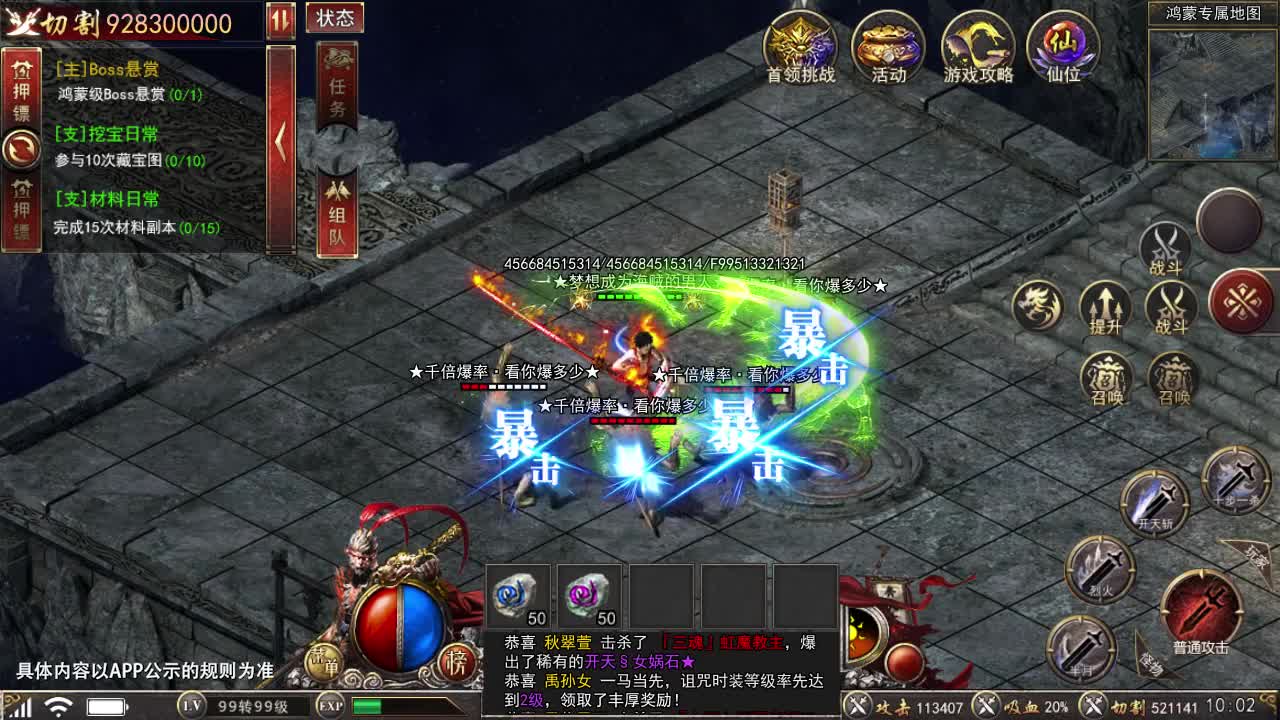Image resolution: width=1280 pixels, height=720 pixels.
Task: Collapse the quest panel with the arrow
Action: tap(281, 143)
